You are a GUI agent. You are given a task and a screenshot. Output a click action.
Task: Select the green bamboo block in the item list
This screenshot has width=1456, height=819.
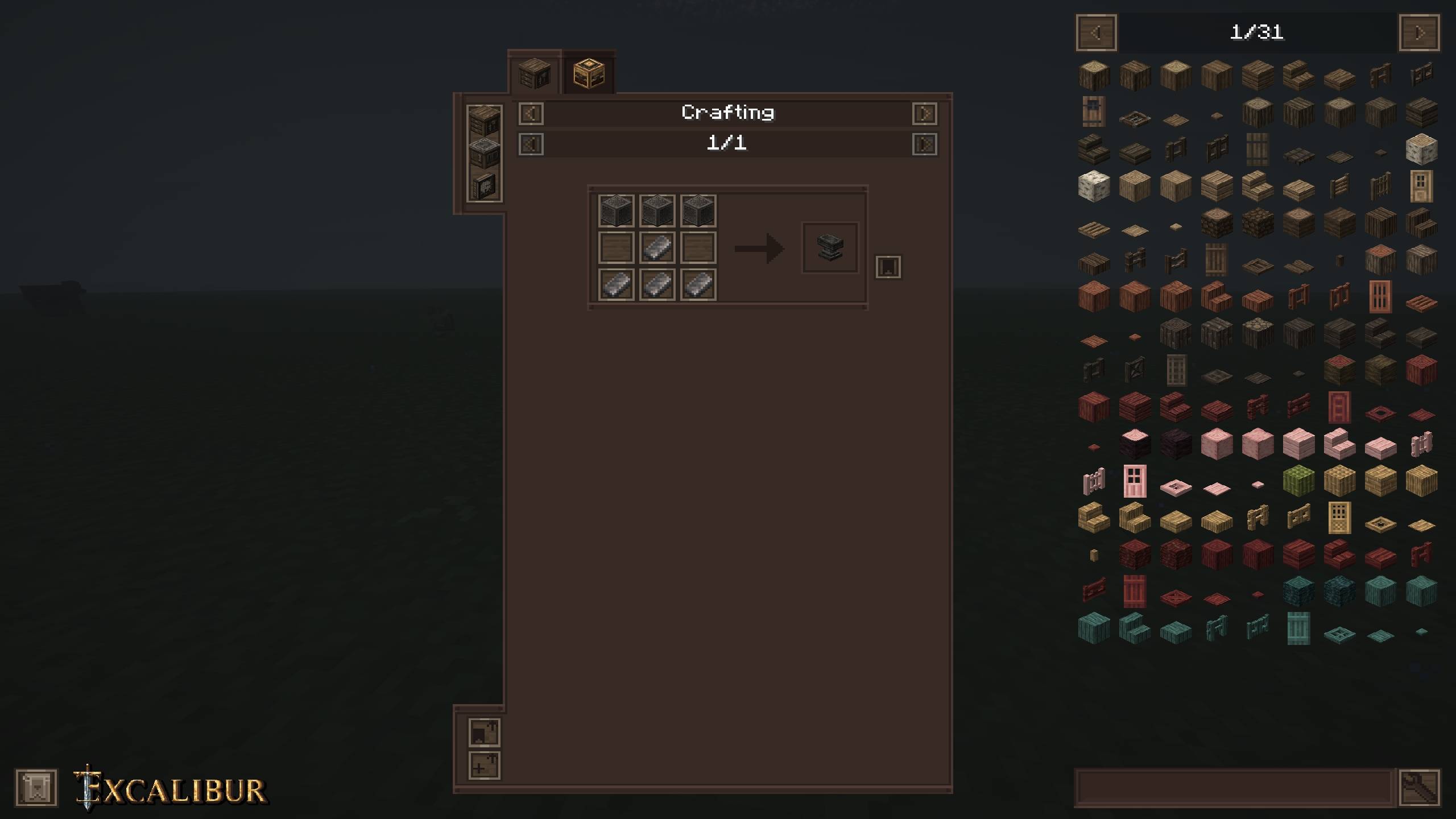click(x=1298, y=481)
